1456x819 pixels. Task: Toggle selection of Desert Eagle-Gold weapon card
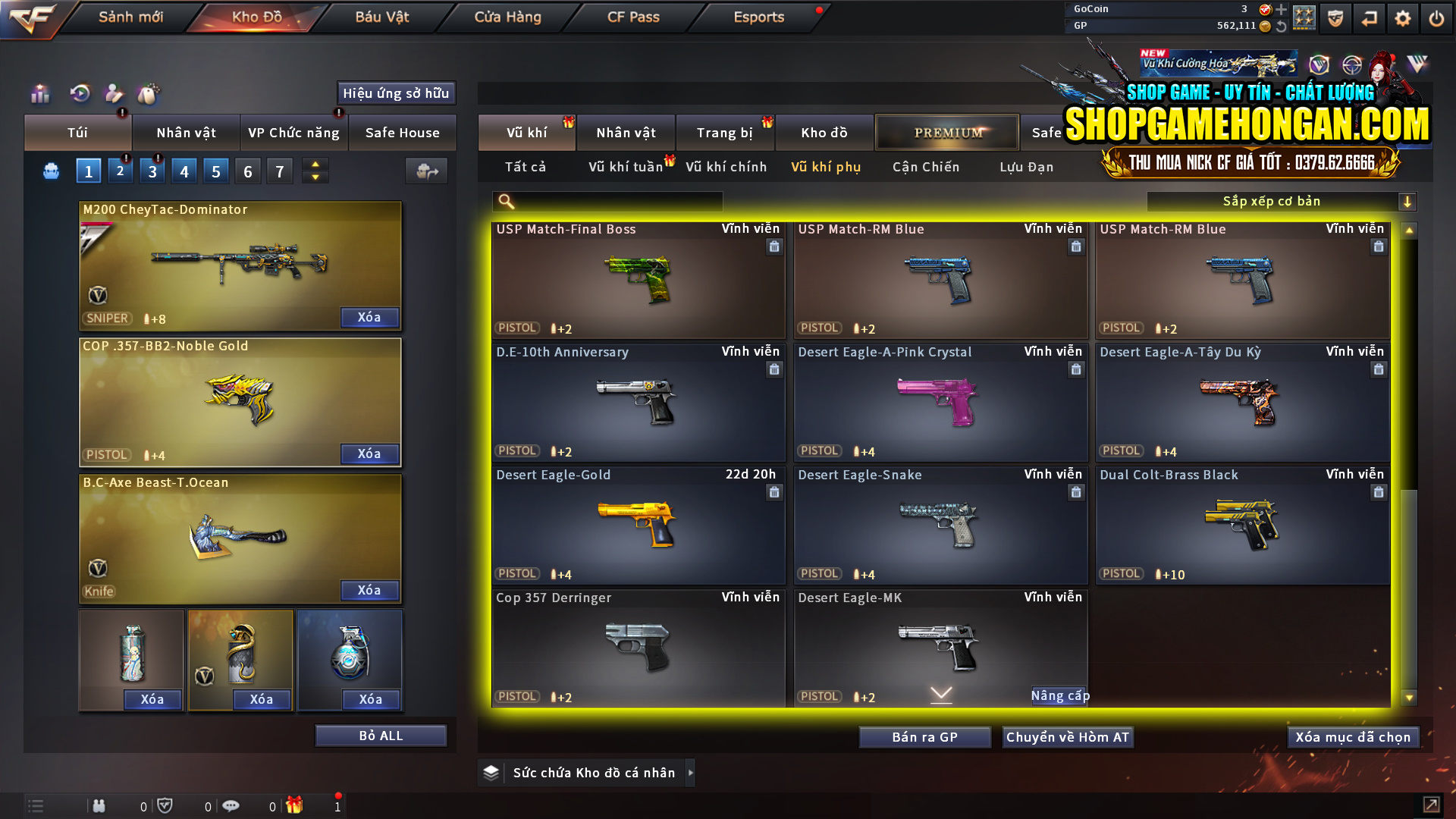click(637, 523)
